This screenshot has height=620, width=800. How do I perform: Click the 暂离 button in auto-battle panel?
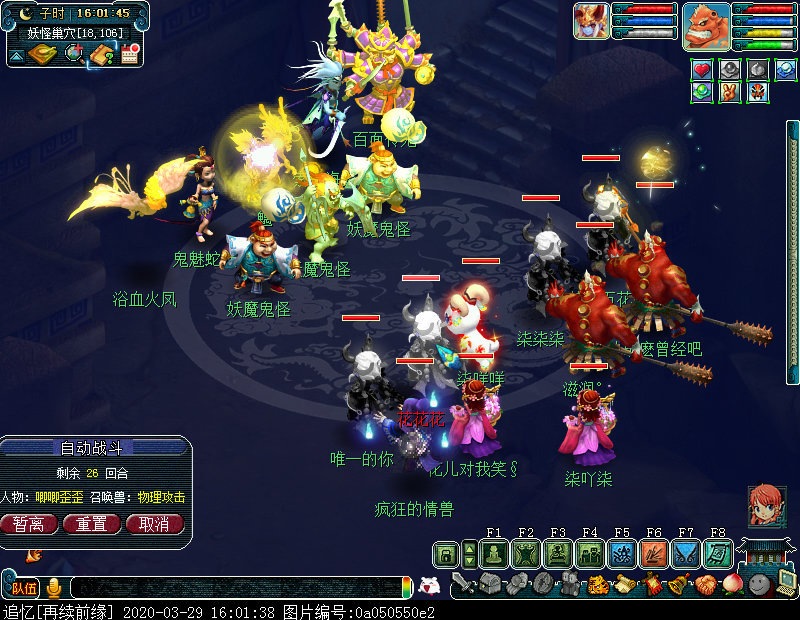point(29,524)
